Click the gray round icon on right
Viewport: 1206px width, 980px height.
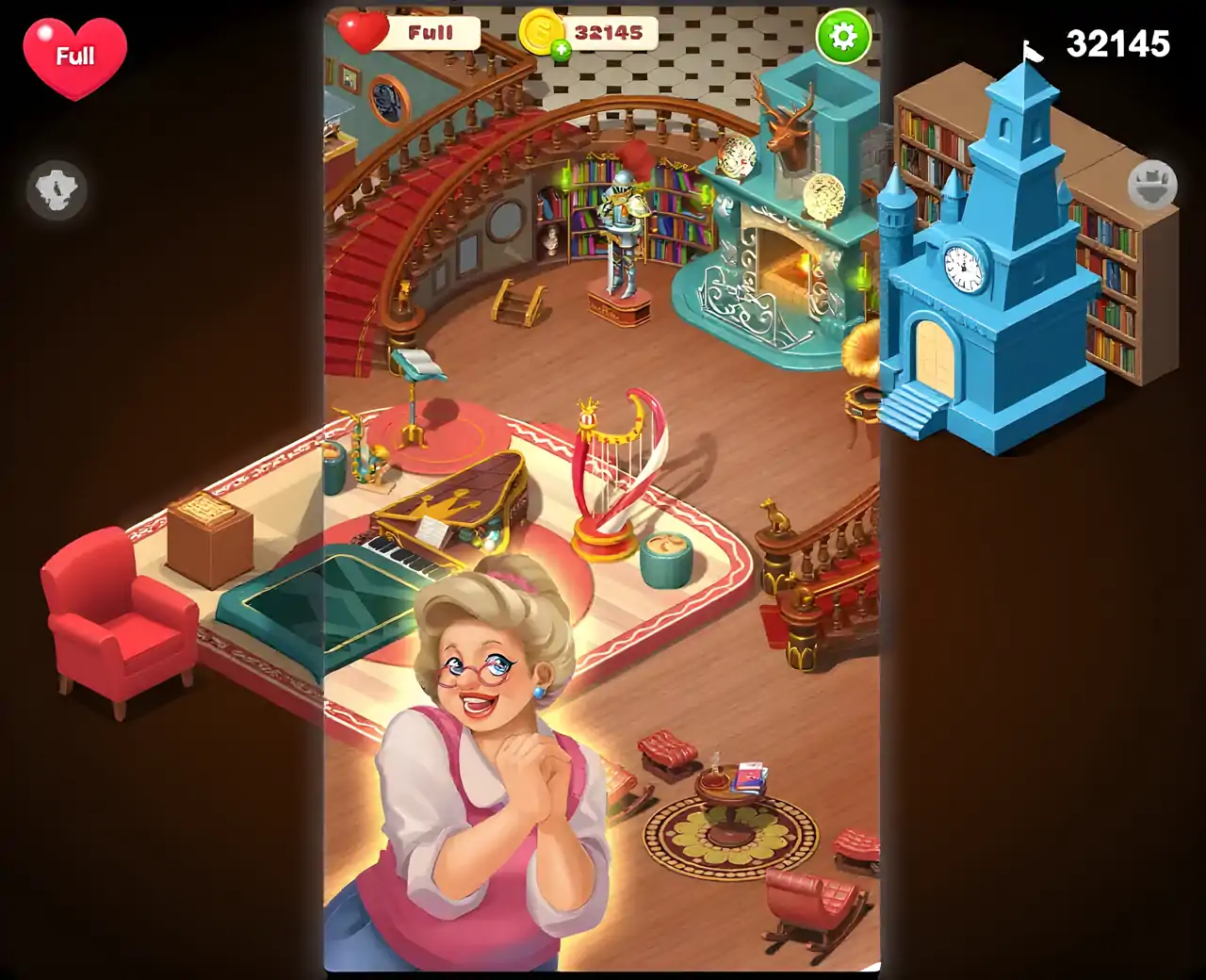click(x=1152, y=185)
